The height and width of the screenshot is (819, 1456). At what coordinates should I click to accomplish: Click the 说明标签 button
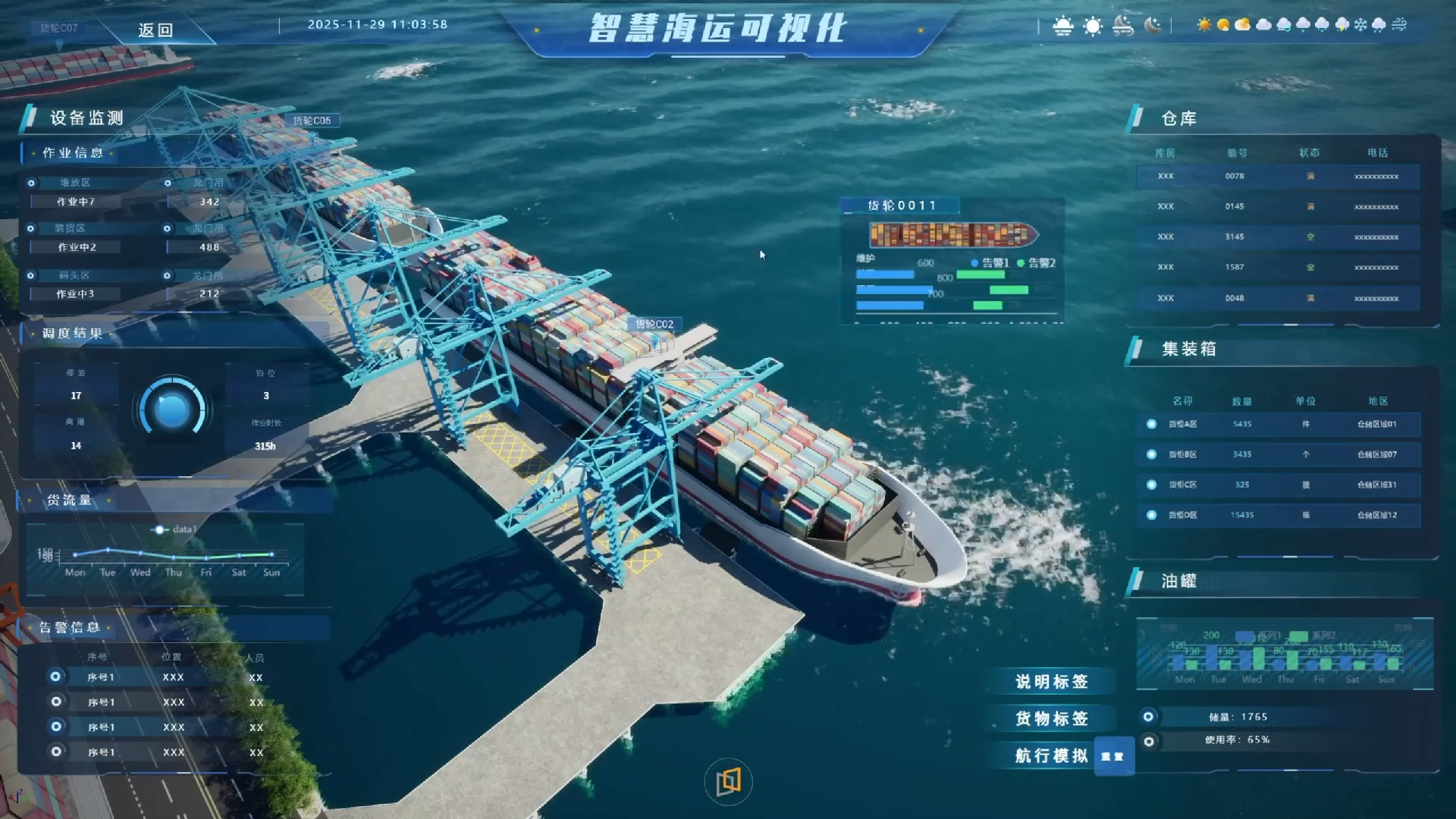point(1053,682)
